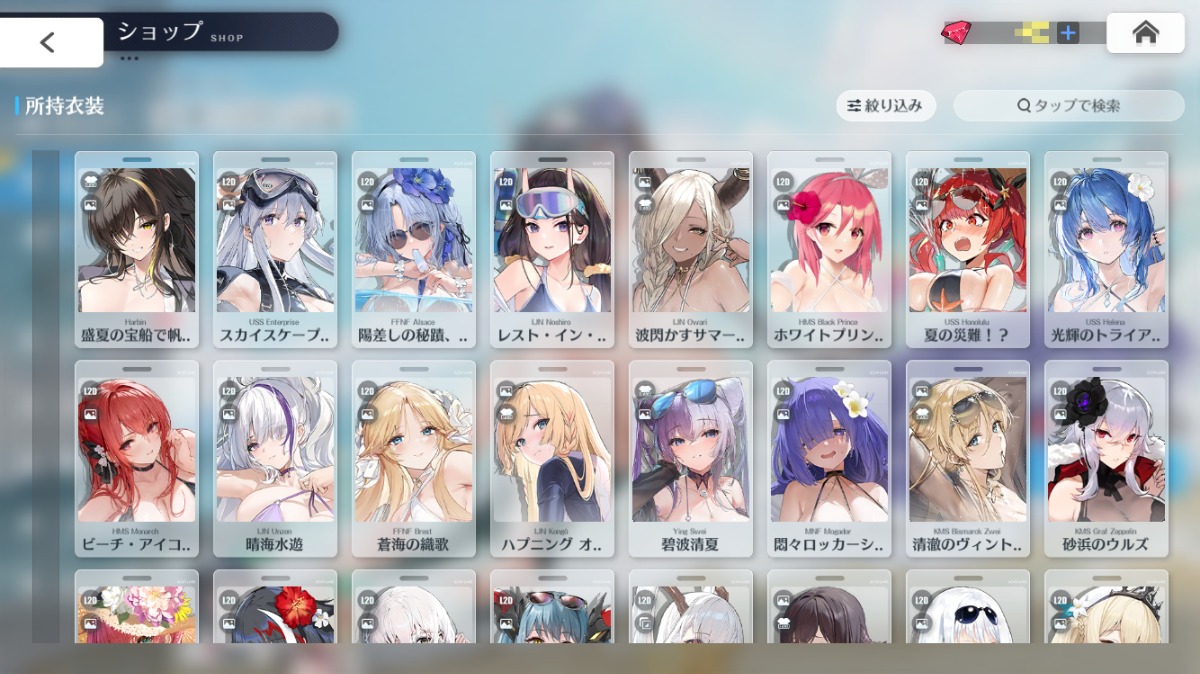This screenshot has width=1200, height=674.
Task: Open the USS Helena skin card
Action: tap(1105, 249)
